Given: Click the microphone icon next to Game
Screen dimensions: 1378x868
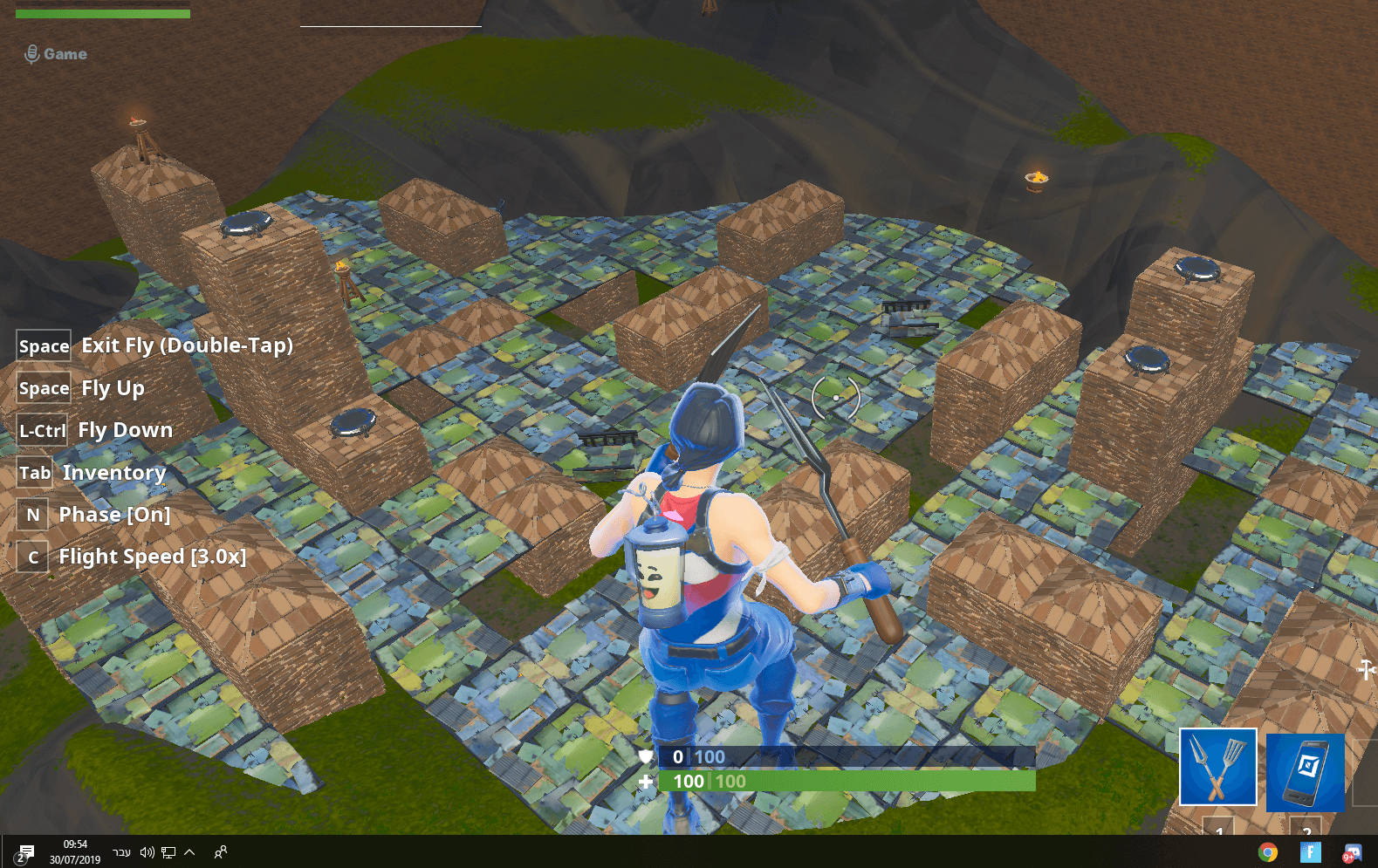Looking at the screenshot, I should coord(31,53).
